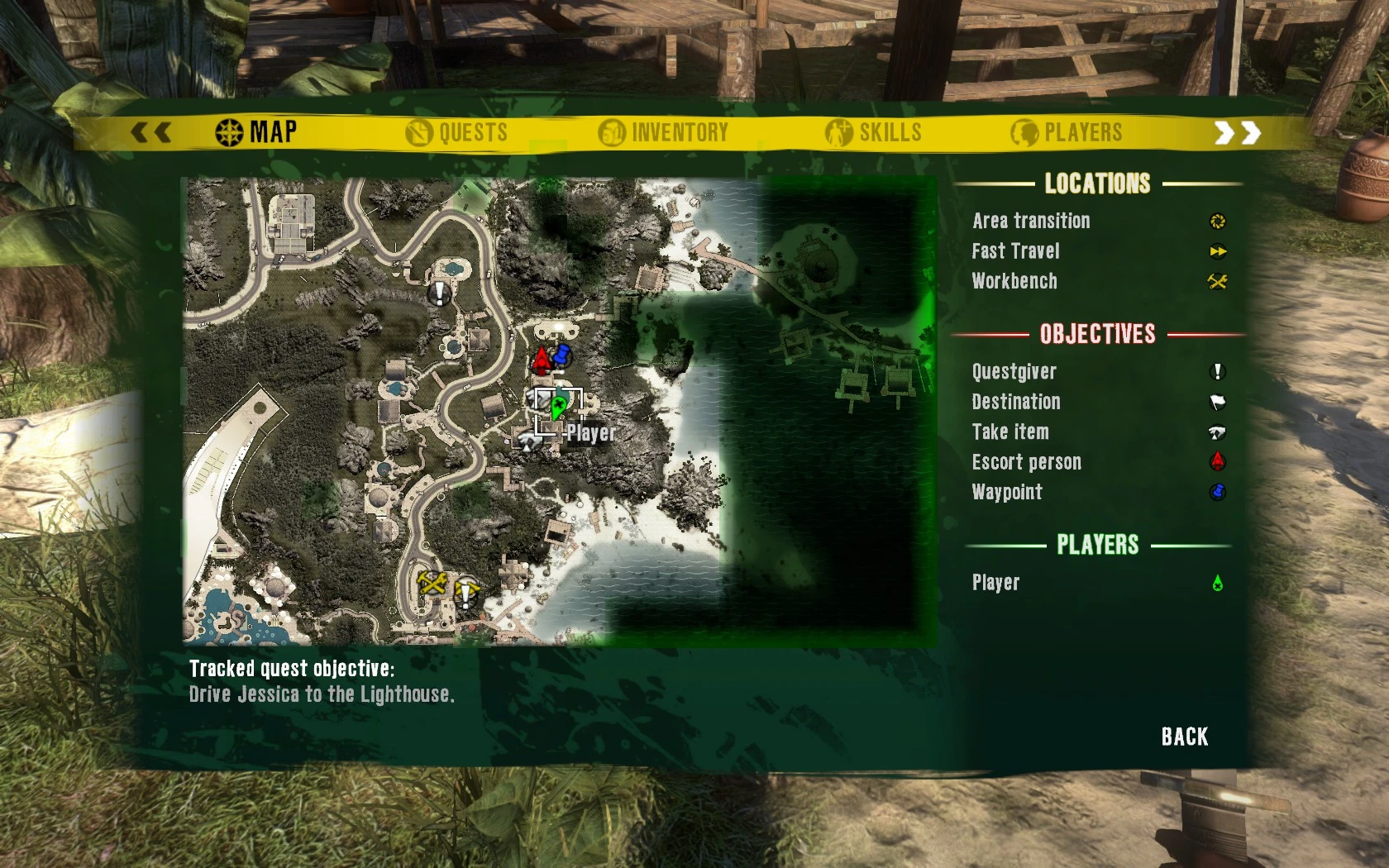Pick the Waypoint legend entry

point(1007,492)
